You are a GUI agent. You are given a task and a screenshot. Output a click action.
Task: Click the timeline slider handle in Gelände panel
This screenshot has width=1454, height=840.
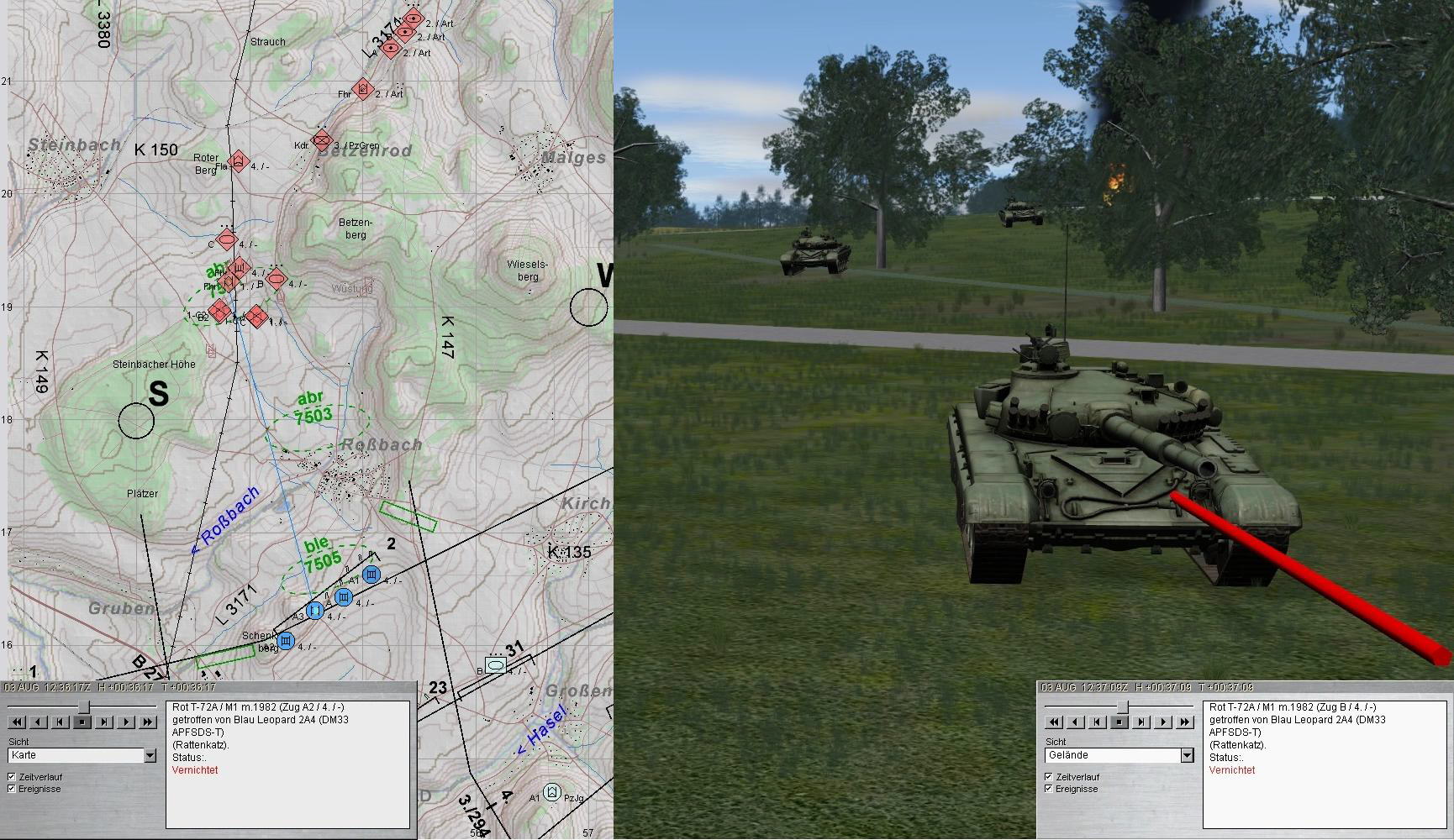pos(1122,706)
